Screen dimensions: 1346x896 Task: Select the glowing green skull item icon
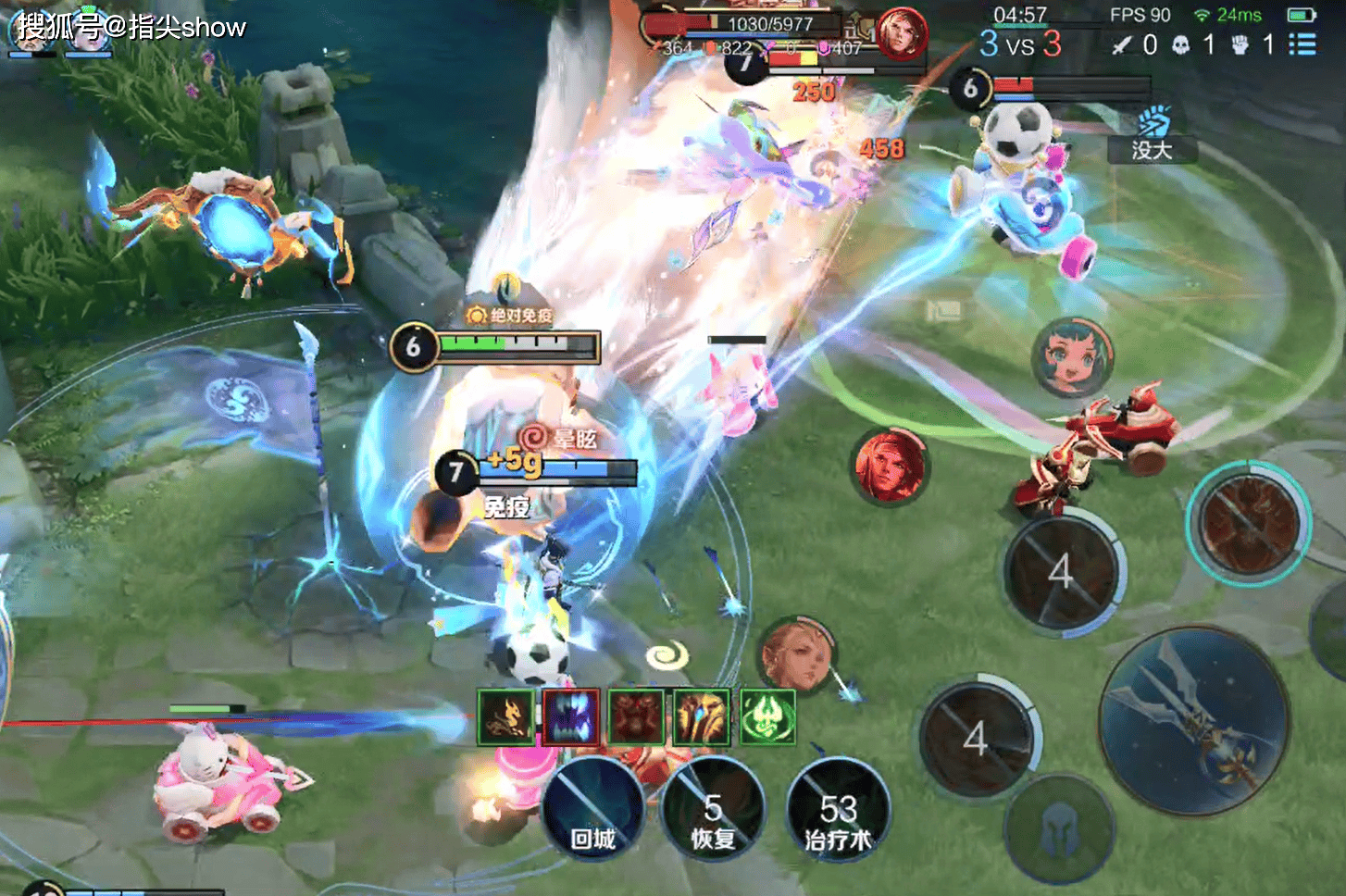[x=767, y=717]
